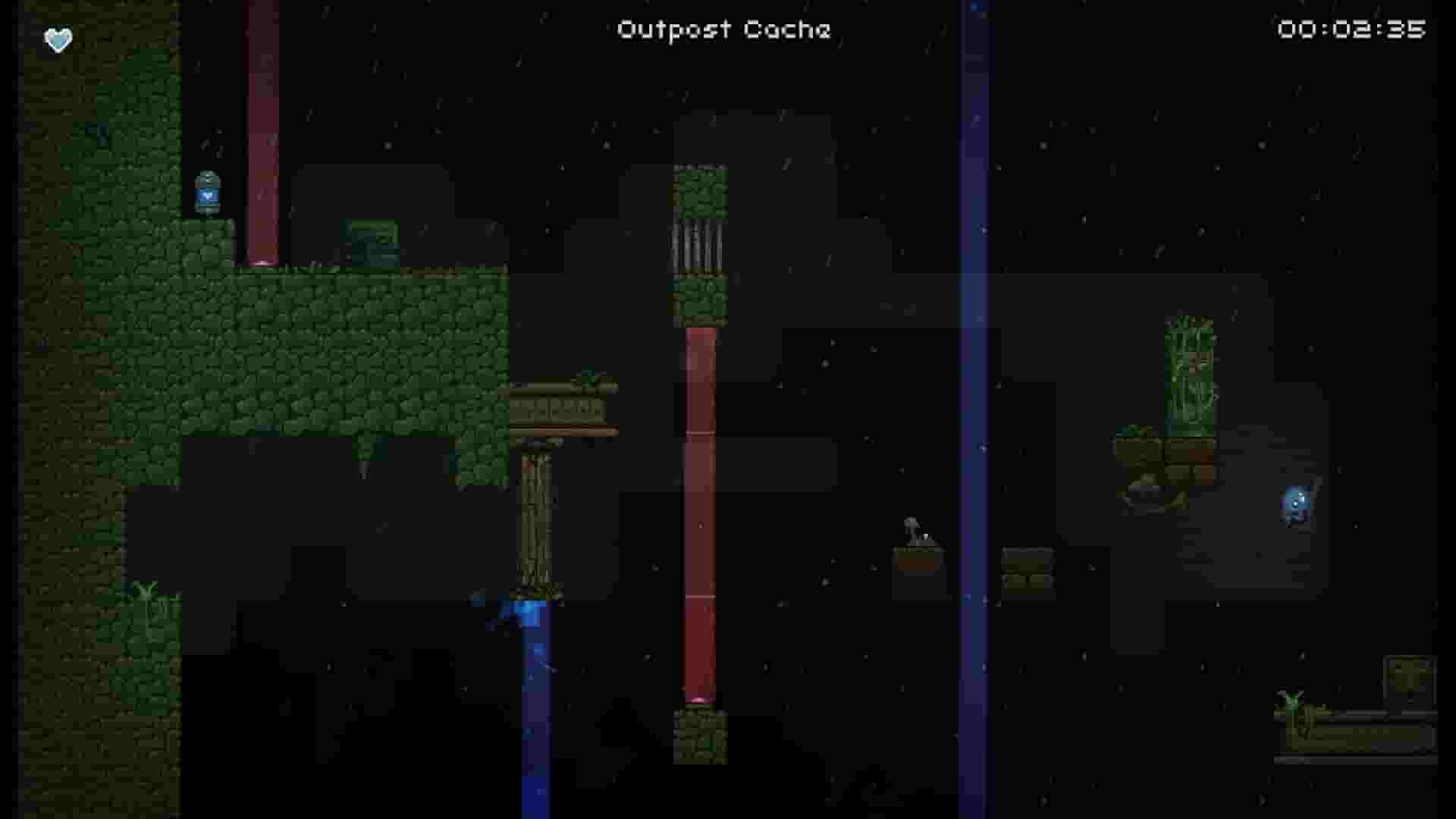This screenshot has height=819, width=1456.
Task: Click the green terminal panel on the mossy wall
Action: [x=371, y=239]
